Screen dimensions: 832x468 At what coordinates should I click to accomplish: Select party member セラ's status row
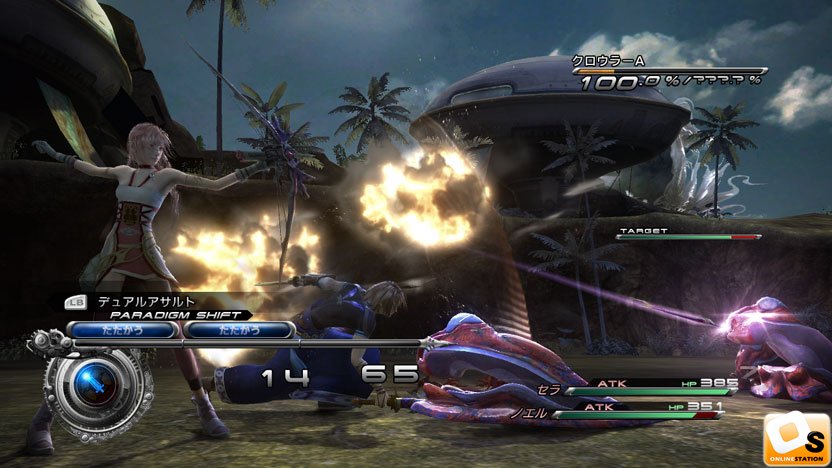[x=640, y=384]
